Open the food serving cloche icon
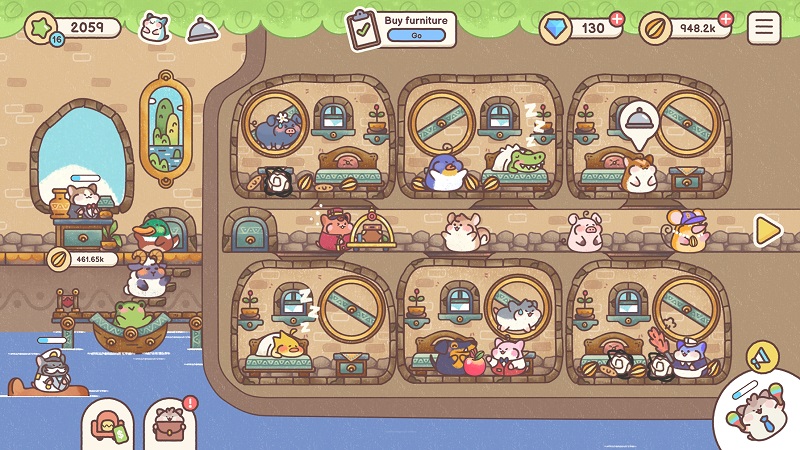Viewport: 800px width, 450px height. pos(203,29)
